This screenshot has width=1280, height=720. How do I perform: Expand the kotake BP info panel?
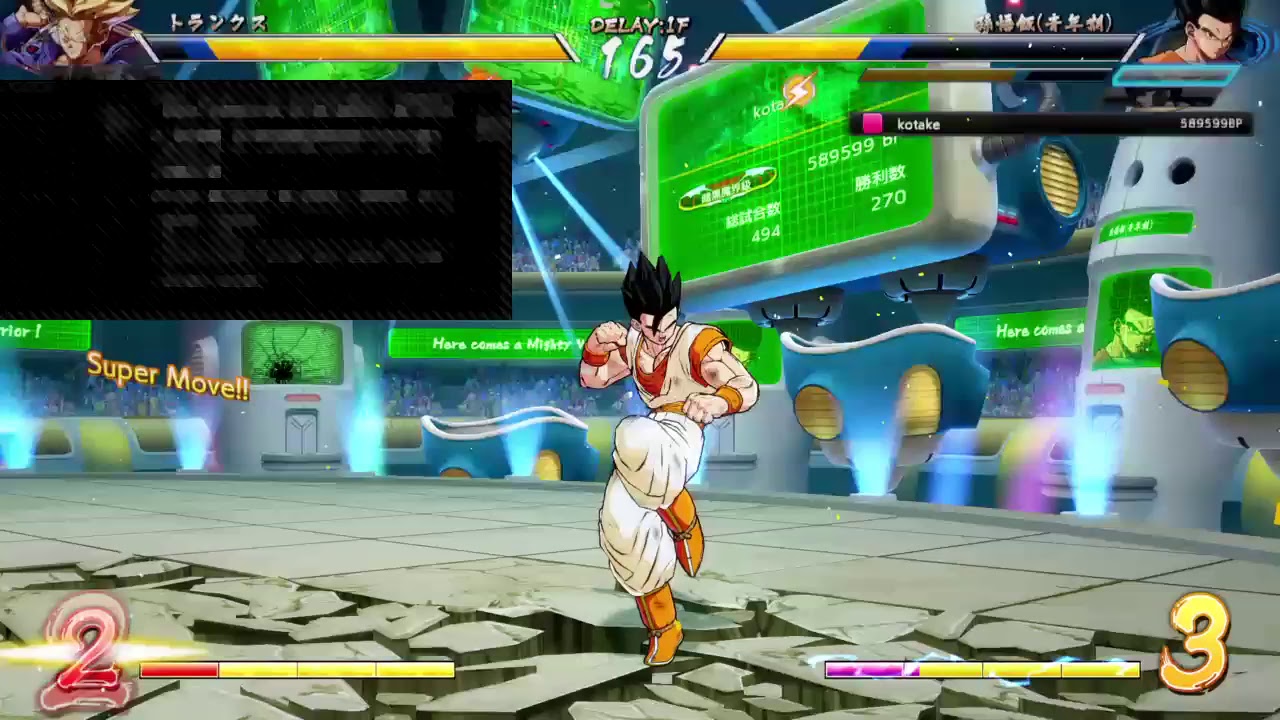[x=1050, y=123]
